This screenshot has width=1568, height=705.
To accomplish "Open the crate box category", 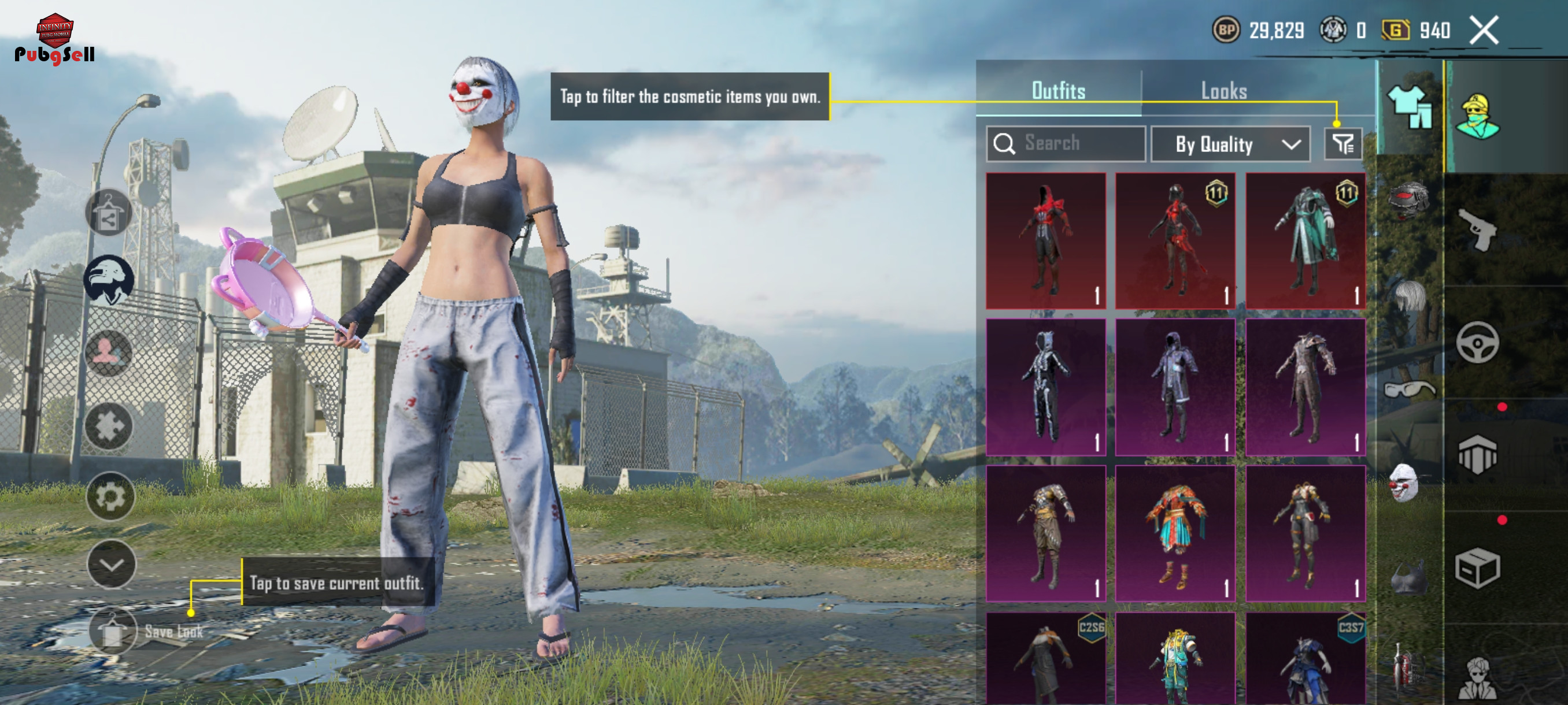I will [1477, 568].
